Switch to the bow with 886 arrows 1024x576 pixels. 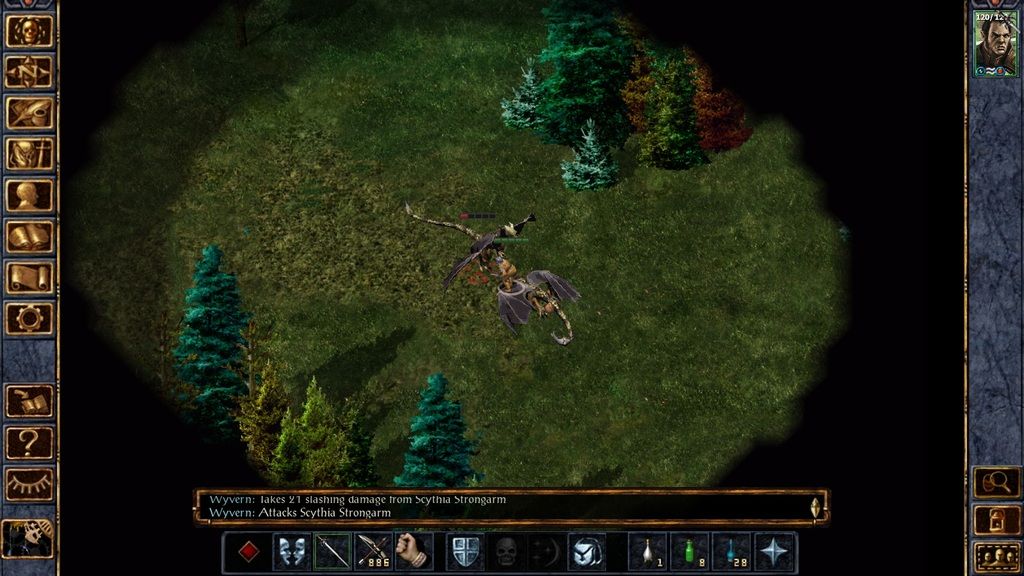pyautogui.click(x=373, y=552)
